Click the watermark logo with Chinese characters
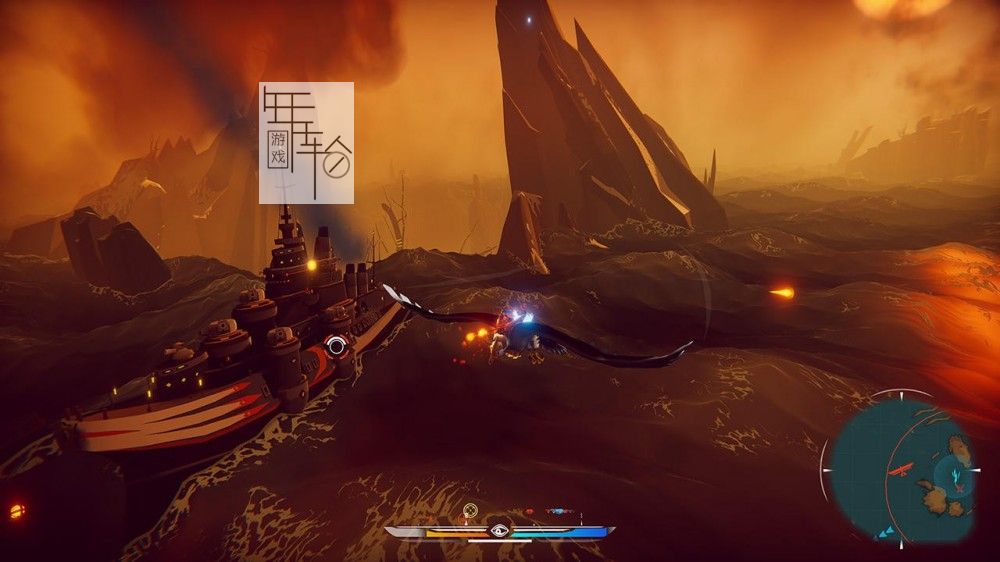Screen dimensions: 1000x562 tap(306, 143)
